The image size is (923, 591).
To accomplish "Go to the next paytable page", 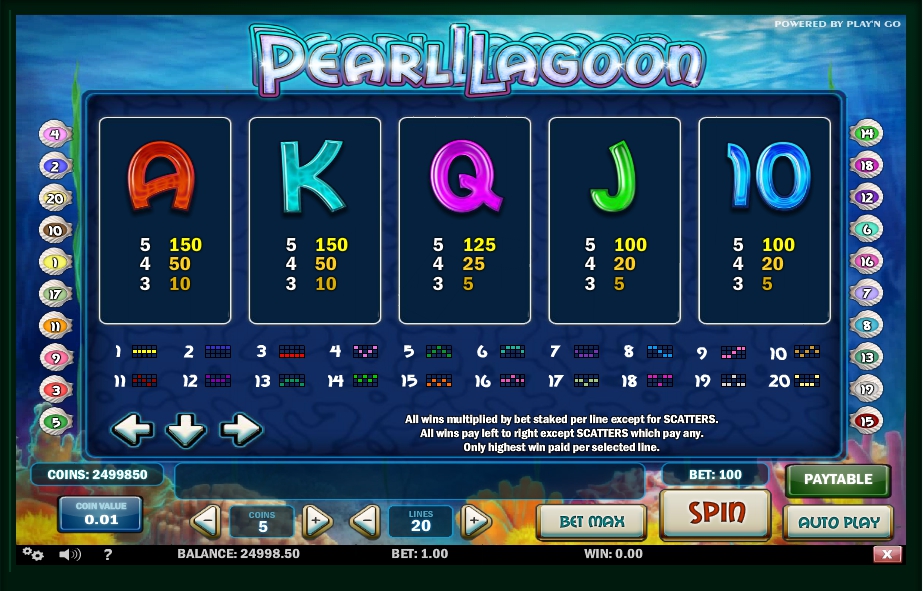I will [x=240, y=430].
